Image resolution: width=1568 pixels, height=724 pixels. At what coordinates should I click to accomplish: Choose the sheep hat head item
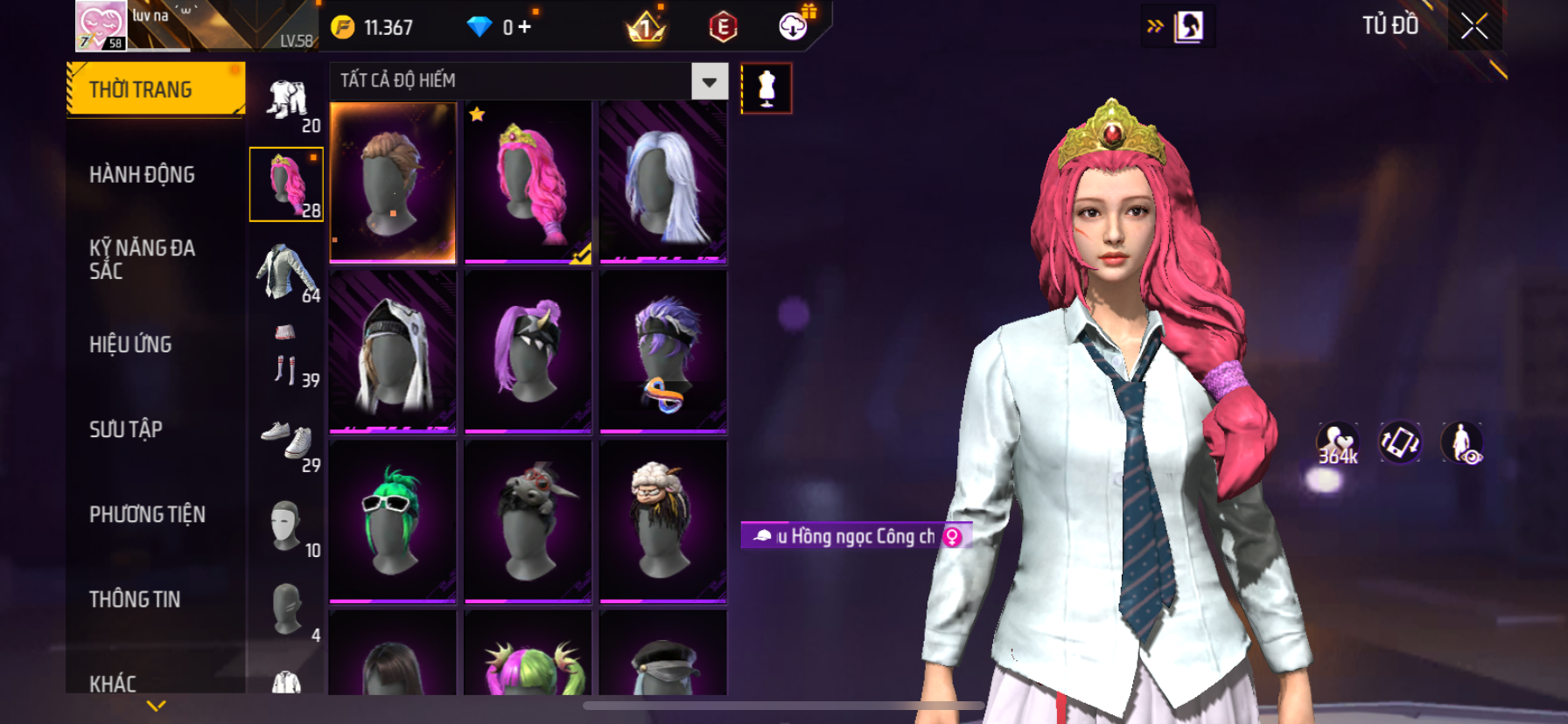pyautogui.click(x=663, y=521)
